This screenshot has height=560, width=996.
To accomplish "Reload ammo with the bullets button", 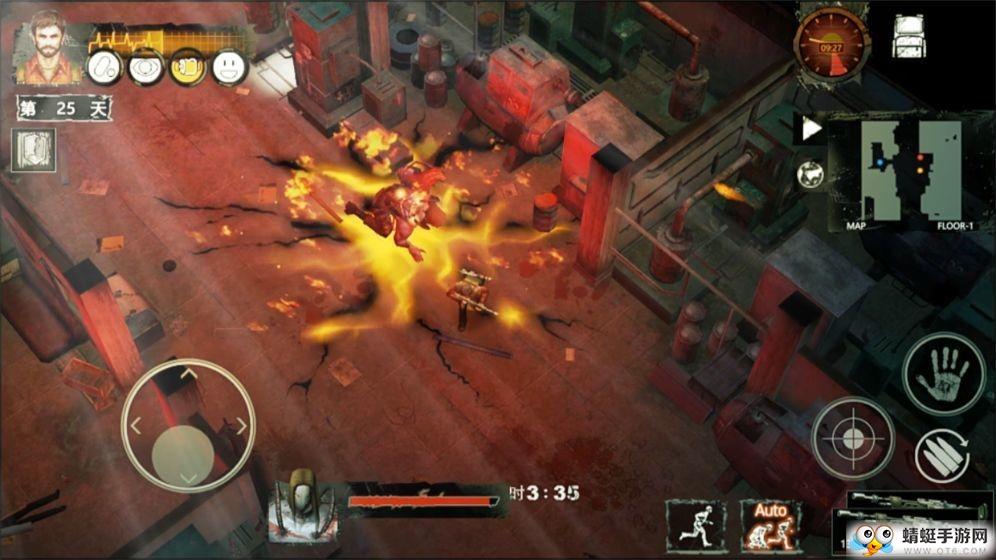I will [943, 457].
